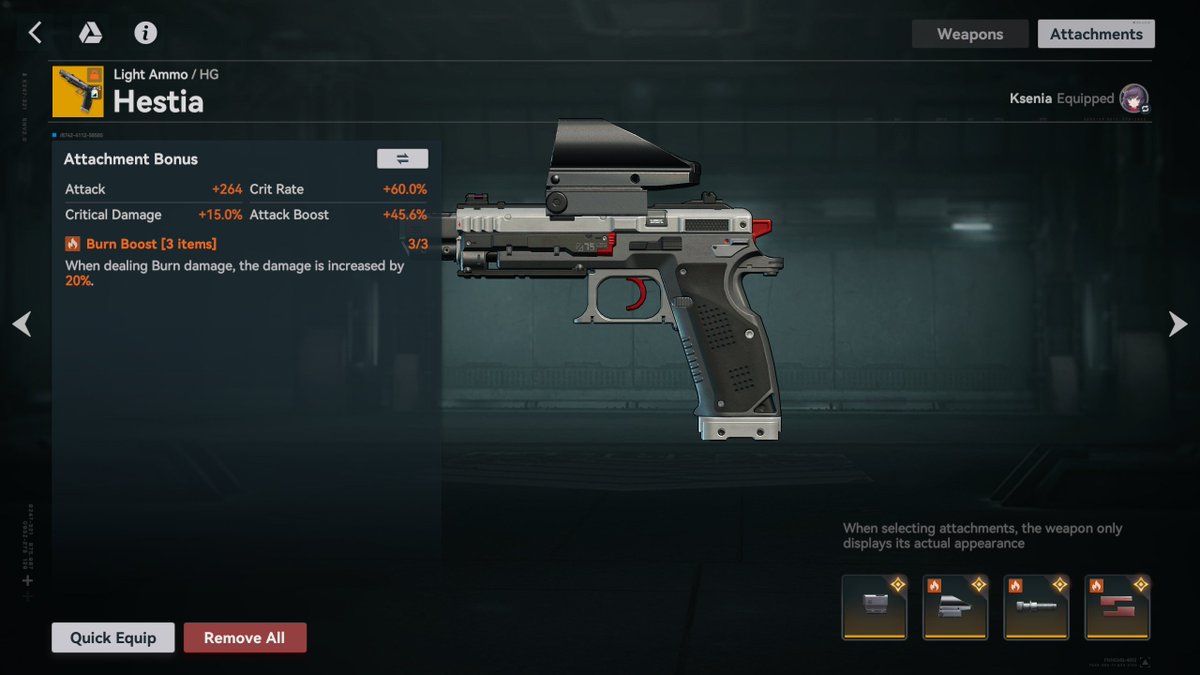Image resolution: width=1200 pixels, height=675 pixels.
Task: Select the Hestia weapon thumbnail
Action: 78,92
